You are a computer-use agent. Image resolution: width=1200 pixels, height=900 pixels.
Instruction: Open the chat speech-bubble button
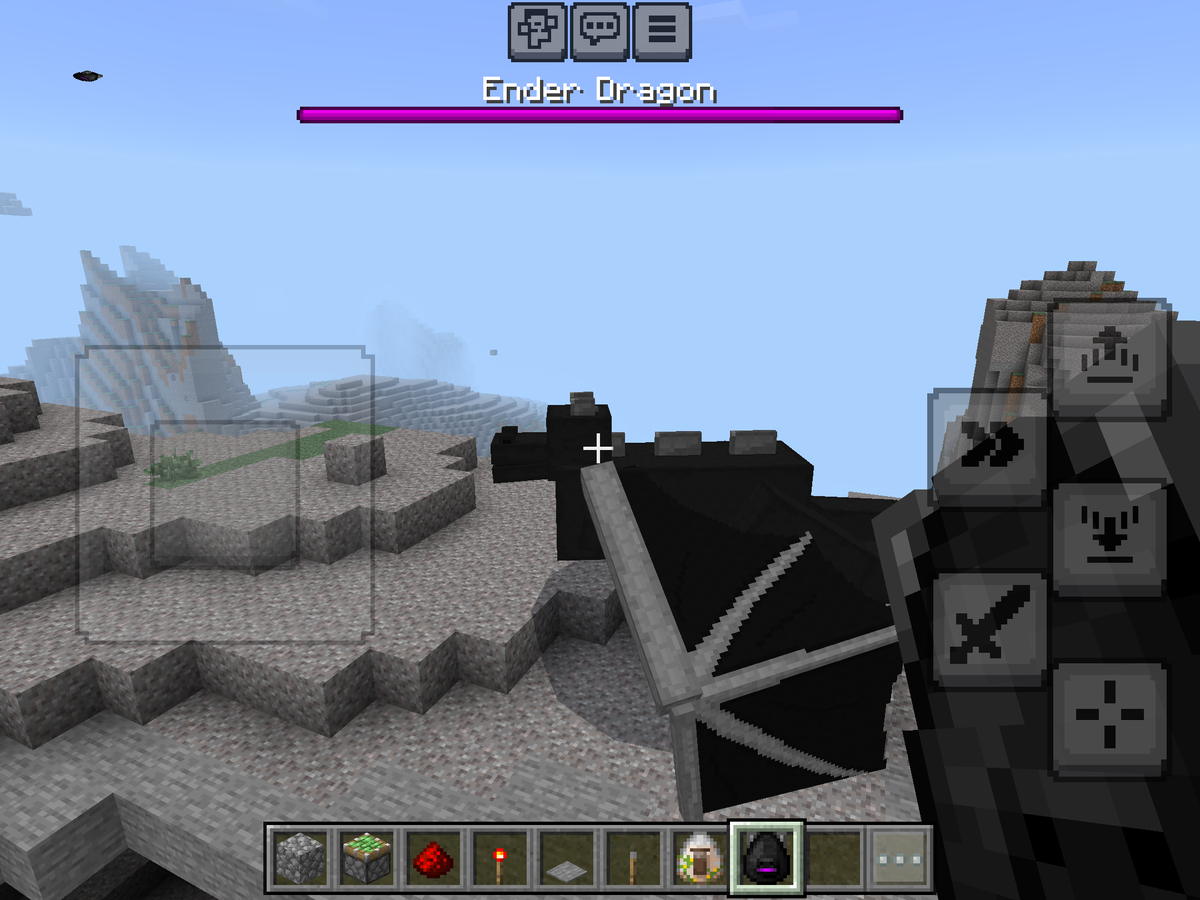click(599, 32)
